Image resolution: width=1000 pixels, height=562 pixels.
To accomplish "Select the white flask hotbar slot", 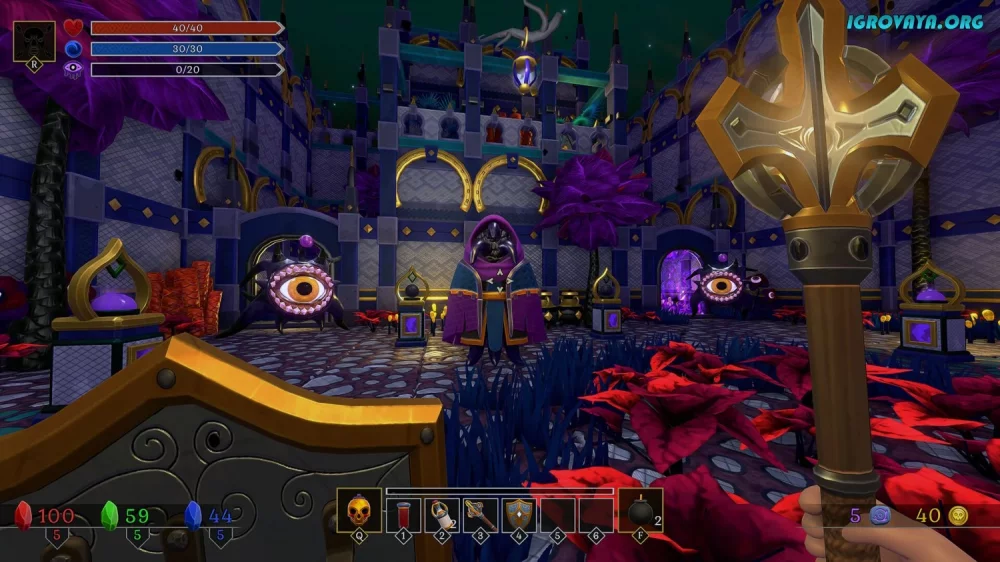I will [x=441, y=514].
